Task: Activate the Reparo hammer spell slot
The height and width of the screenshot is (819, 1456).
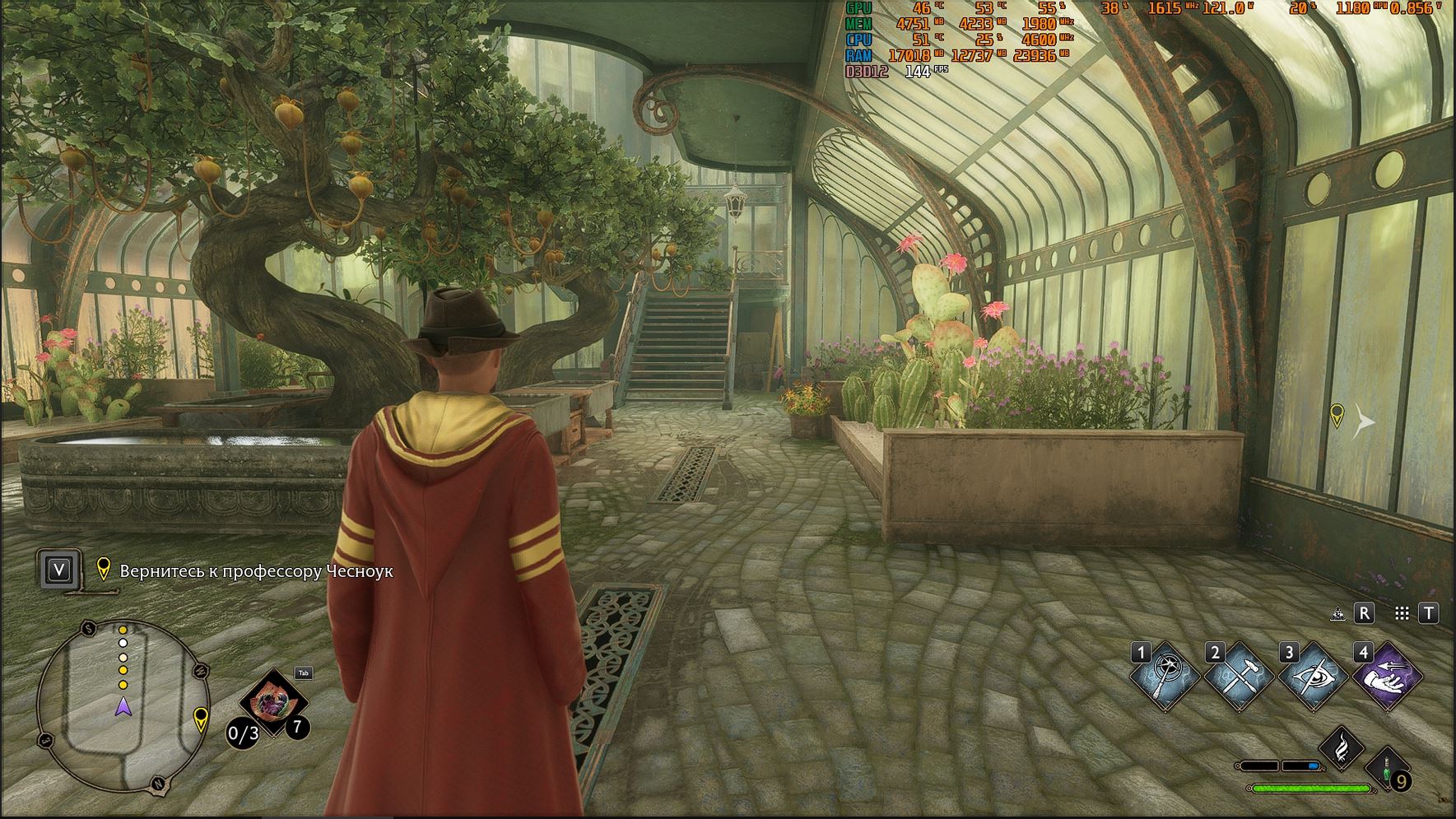Action: [x=1239, y=677]
